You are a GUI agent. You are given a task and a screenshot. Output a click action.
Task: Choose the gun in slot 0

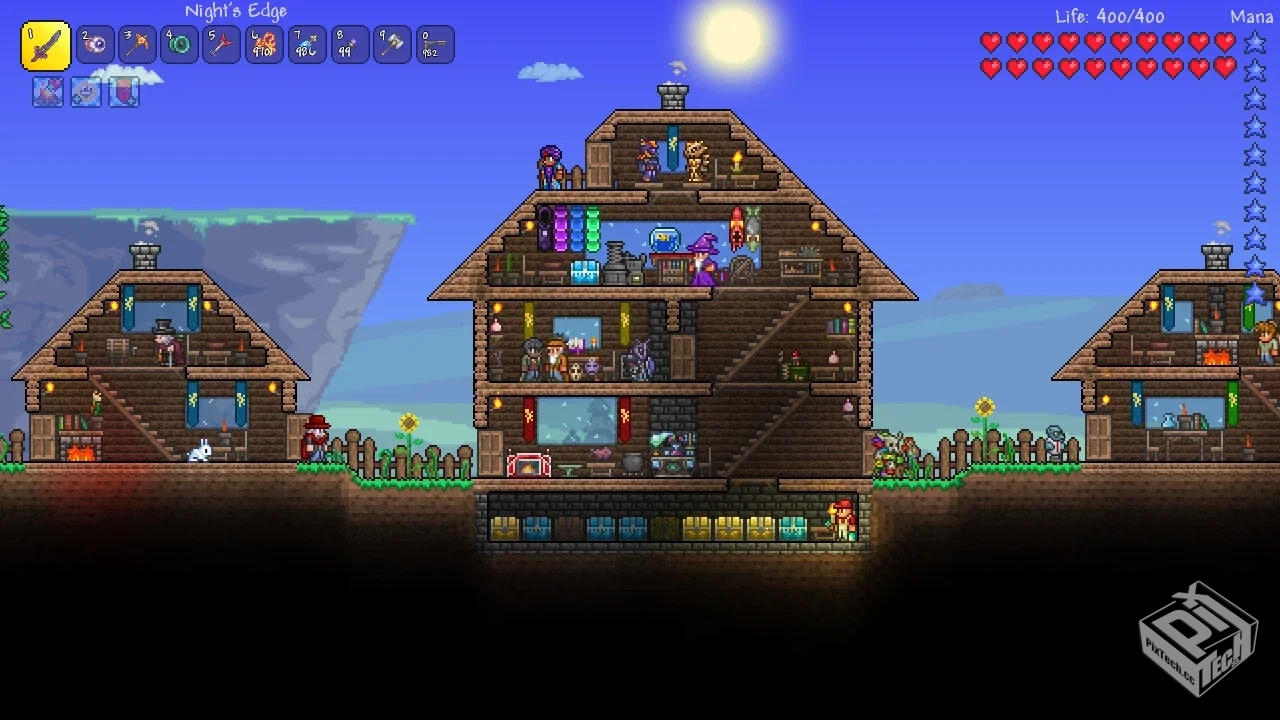435,45
